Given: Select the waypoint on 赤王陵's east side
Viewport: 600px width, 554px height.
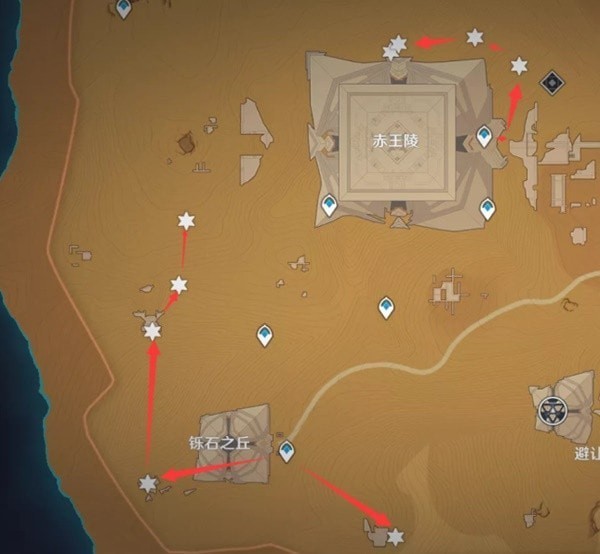Looking at the screenshot, I should [485, 136].
